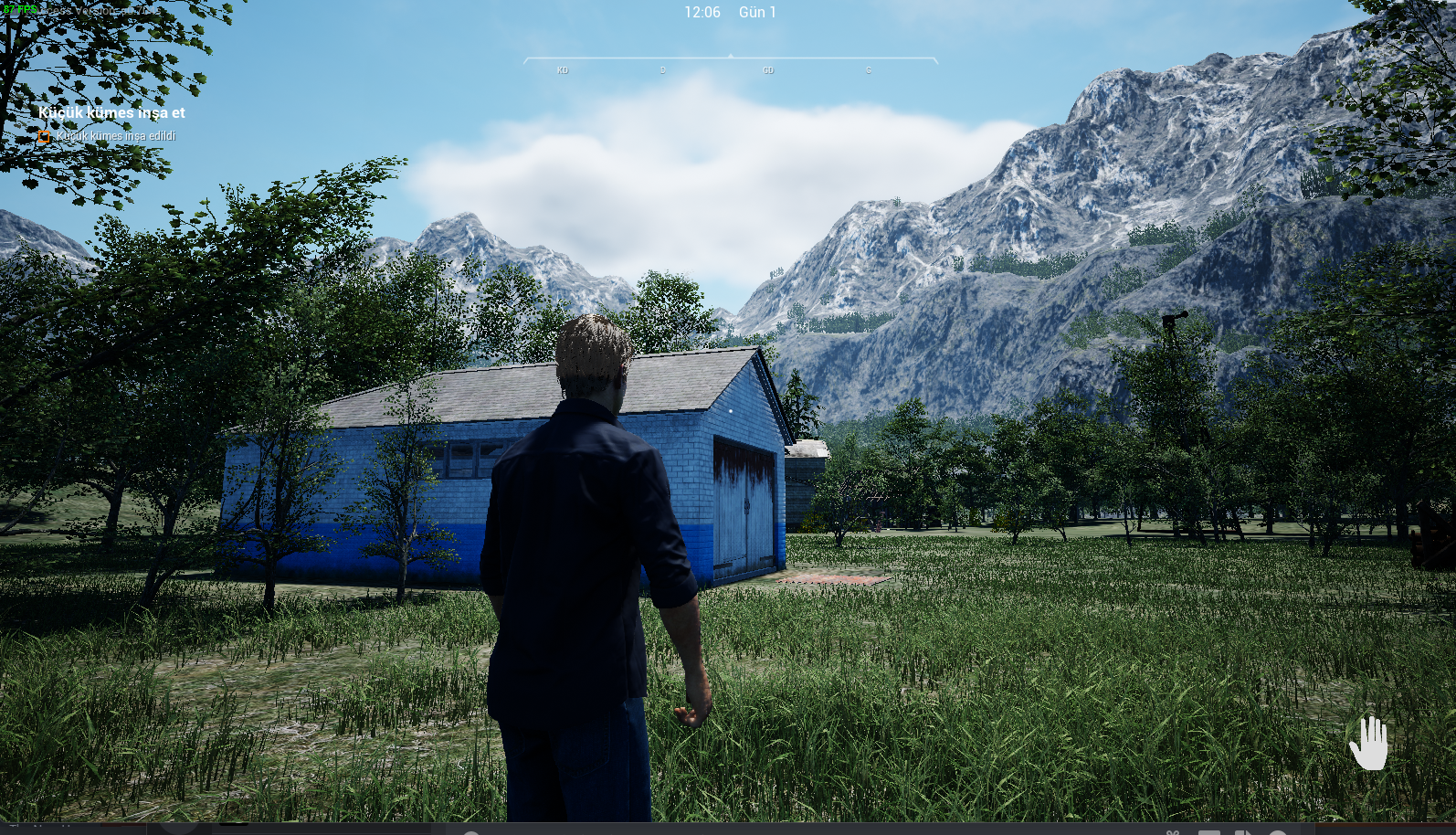The image size is (1456, 835).
Task: Tick the orange 'Küçük kümes inşa edildi' objective box
Action: (x=44, y=137)
